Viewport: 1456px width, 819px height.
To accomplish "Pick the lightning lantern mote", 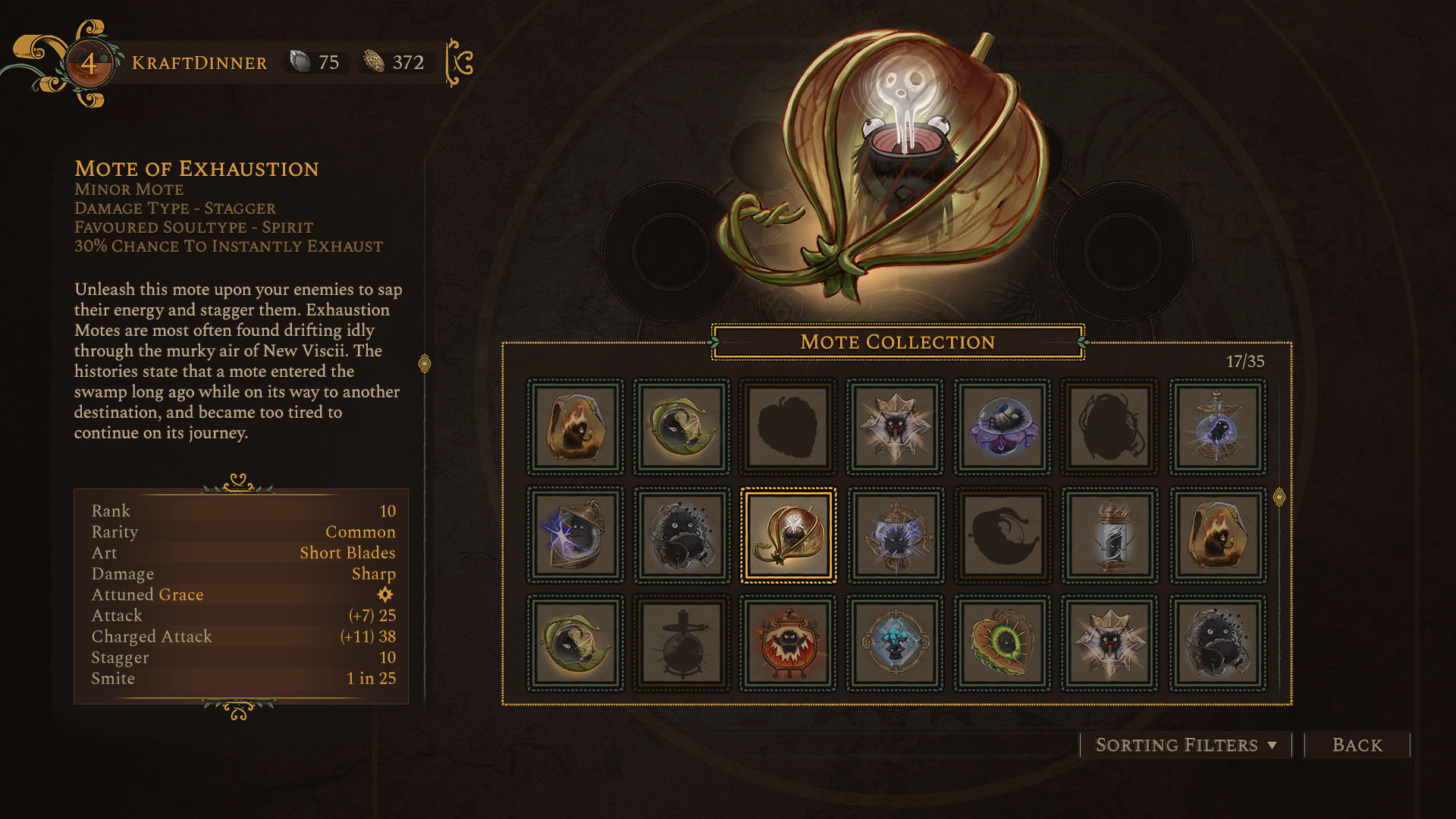I will click(x=575, y=535).
